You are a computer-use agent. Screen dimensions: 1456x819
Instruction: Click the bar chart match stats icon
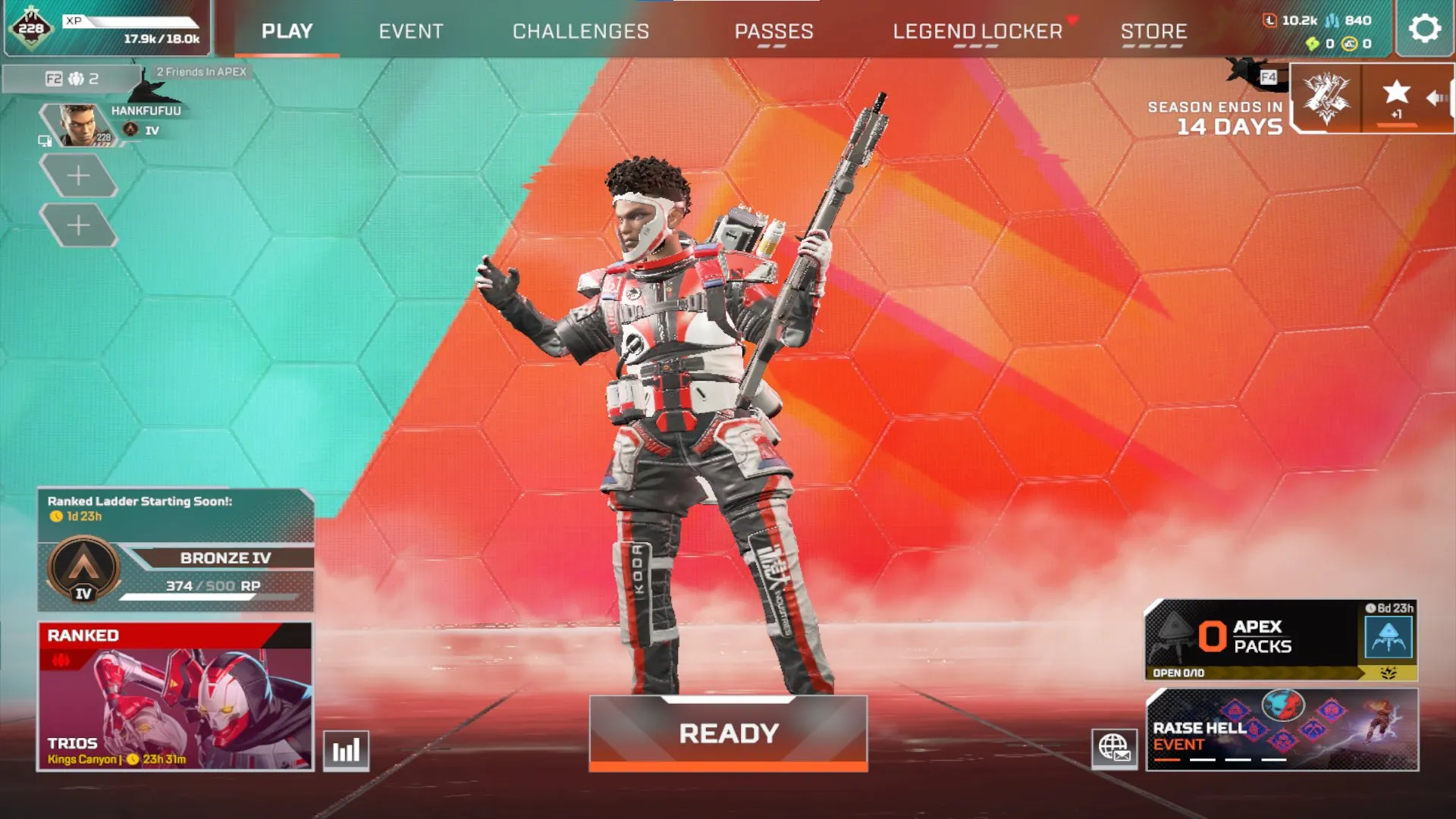[x=344, y=749]
